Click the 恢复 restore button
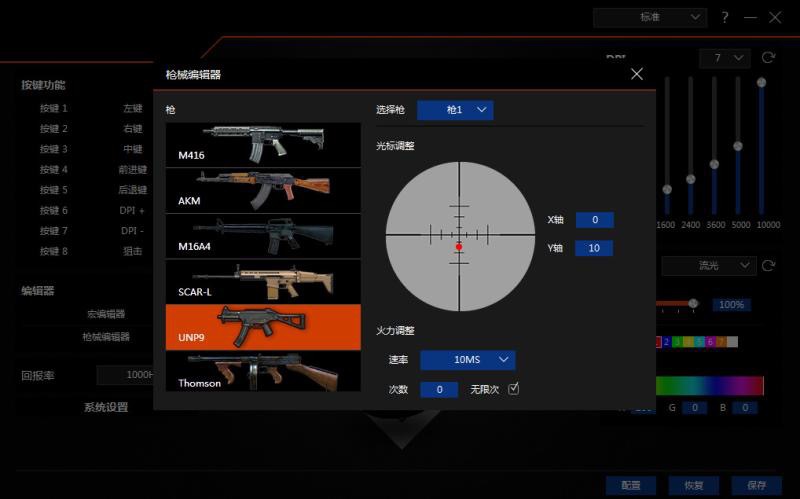 693,485
